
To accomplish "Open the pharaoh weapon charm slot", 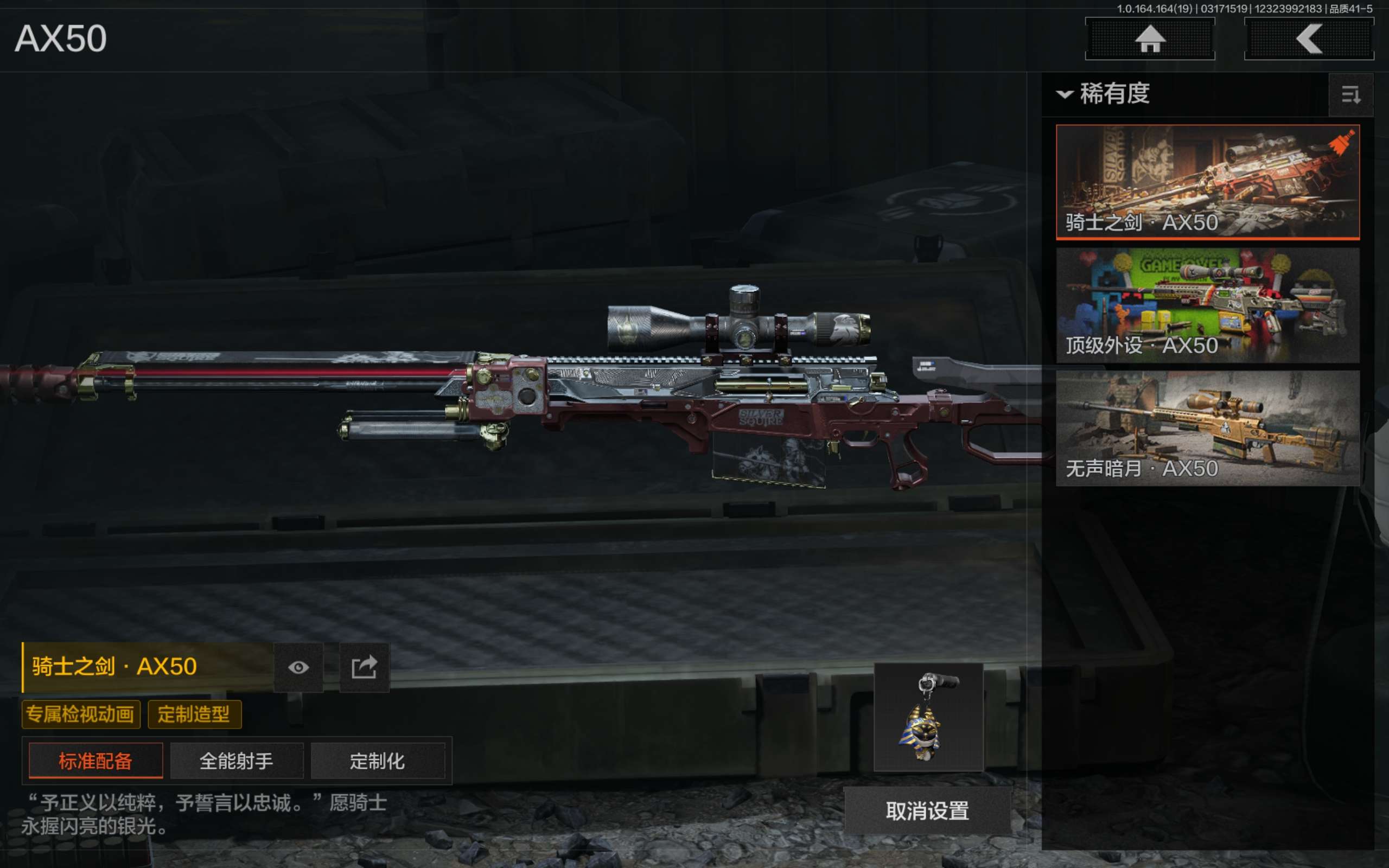I will pos(928,717).
